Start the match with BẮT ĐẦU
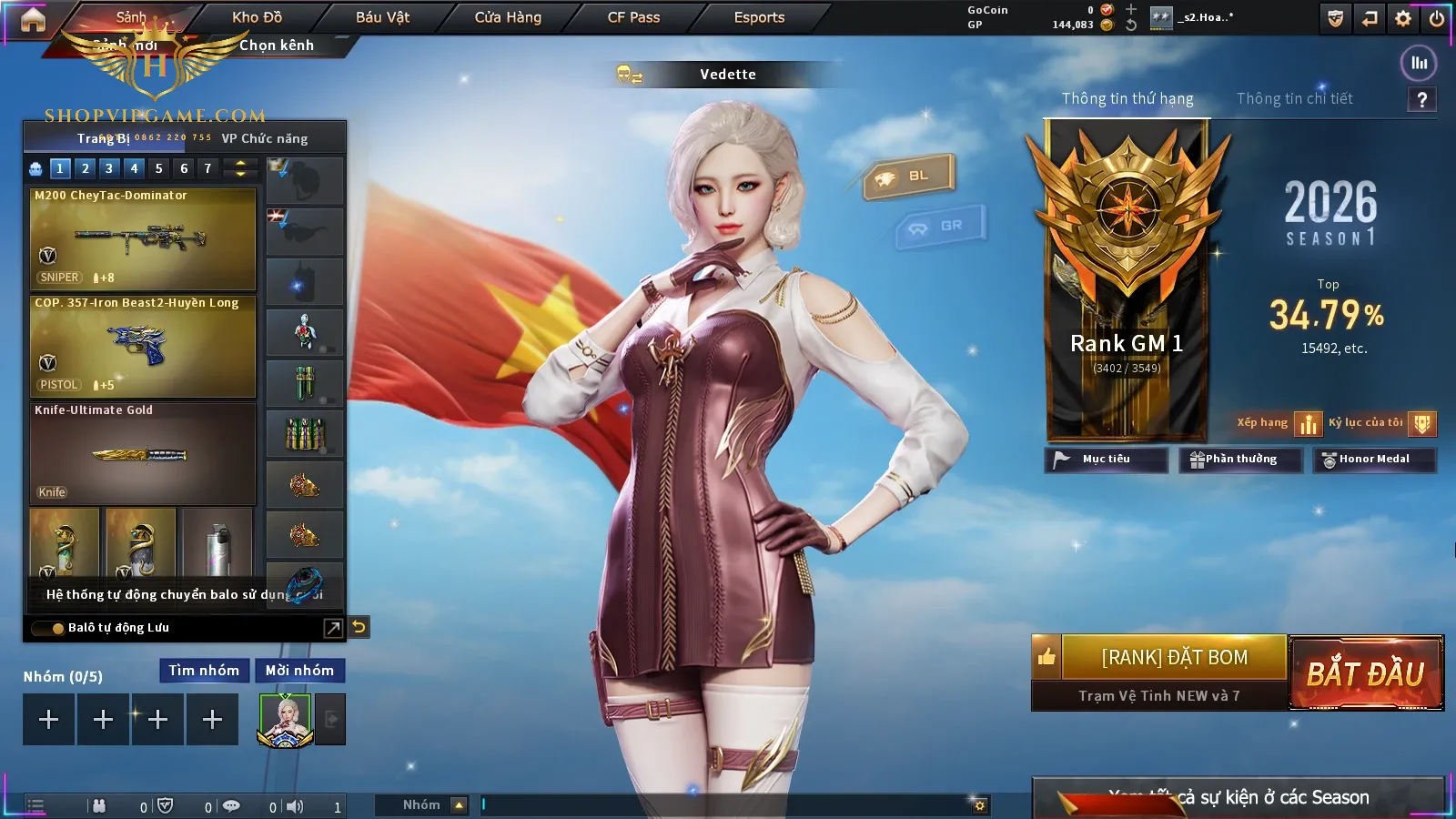The image size is (1456, 819). (1366, 673)
